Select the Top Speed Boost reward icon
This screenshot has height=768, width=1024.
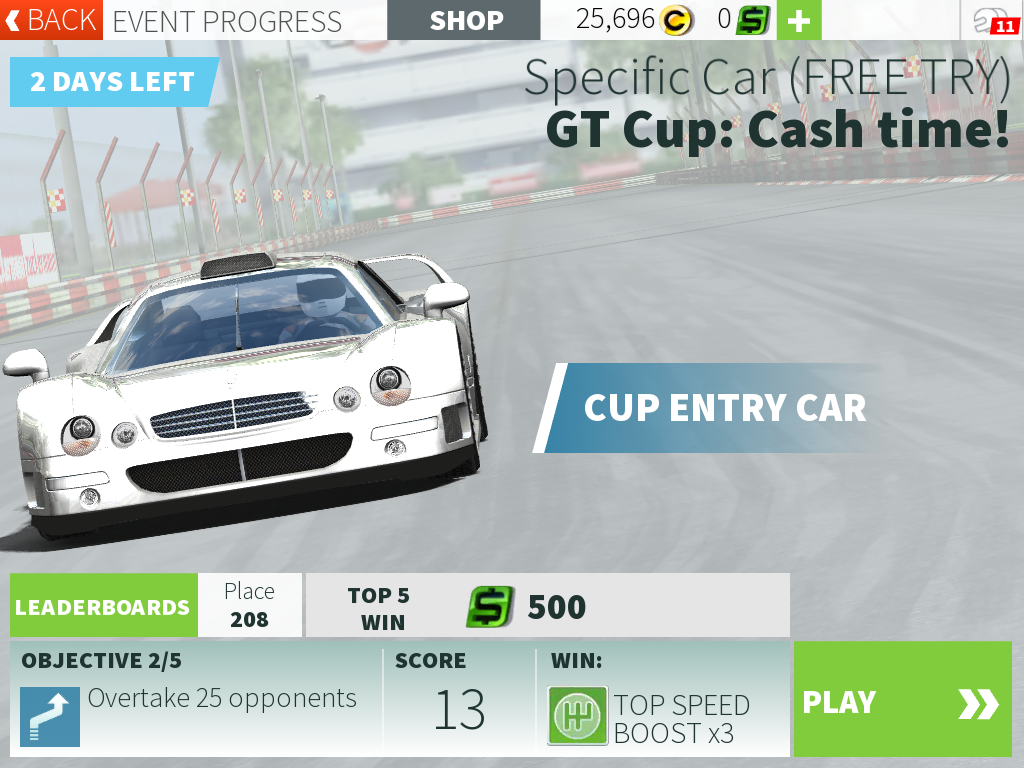click(578, 716)
